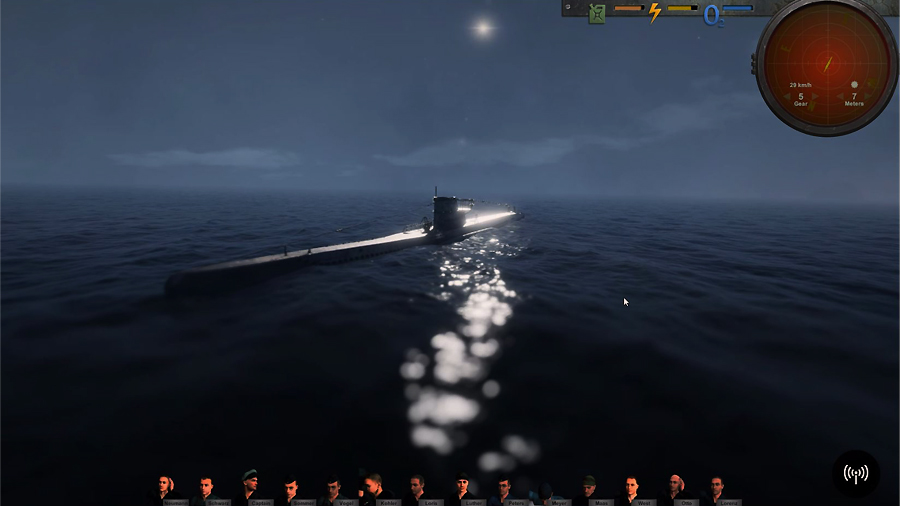Select crew member Schwarz's portrait
Image resolution: width=900 pixels, height=506 pixels.
coord(205,488)
